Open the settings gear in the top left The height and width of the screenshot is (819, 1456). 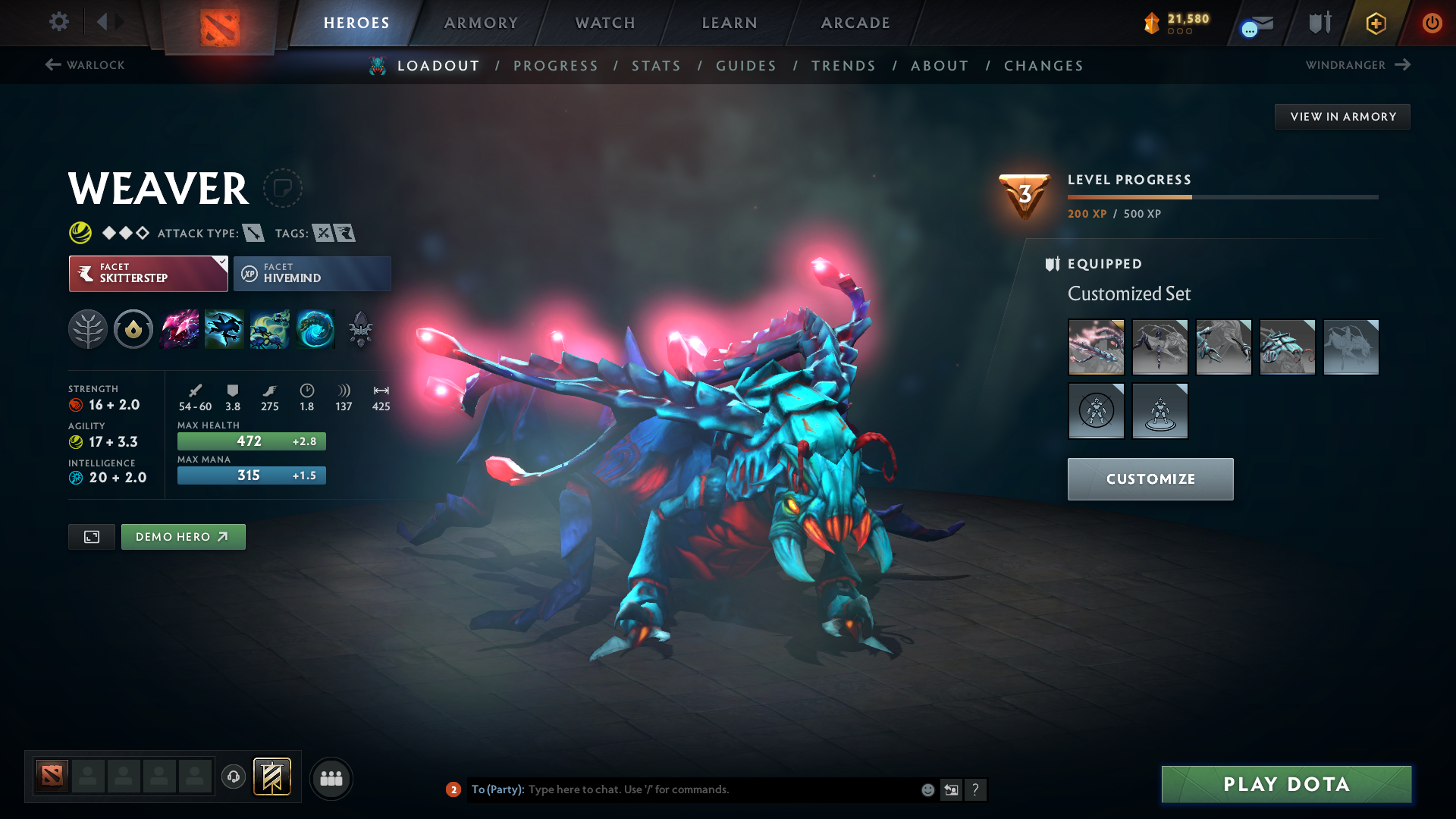[59, 23]
